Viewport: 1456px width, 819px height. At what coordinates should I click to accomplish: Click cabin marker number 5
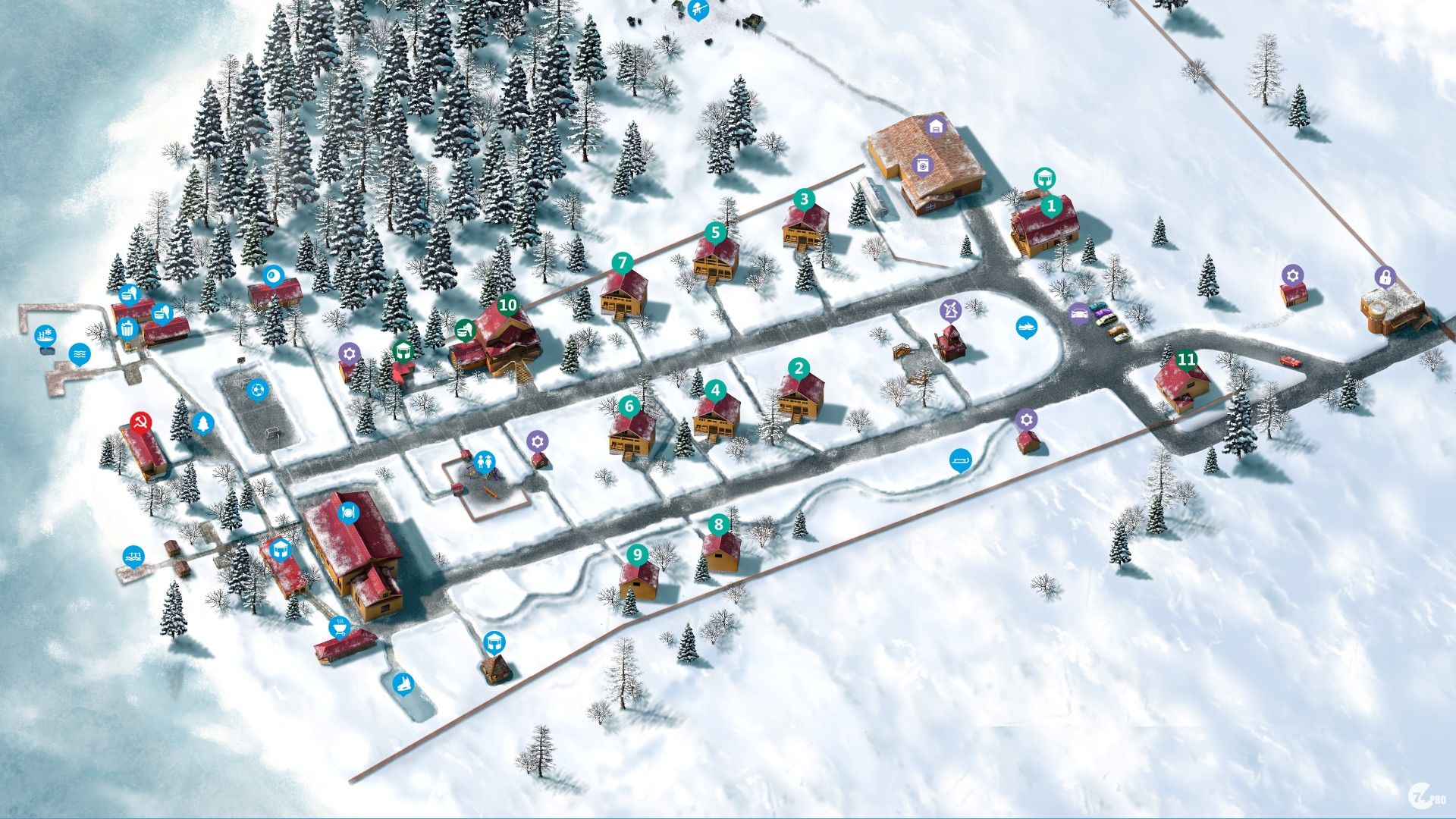click(715, 232)
